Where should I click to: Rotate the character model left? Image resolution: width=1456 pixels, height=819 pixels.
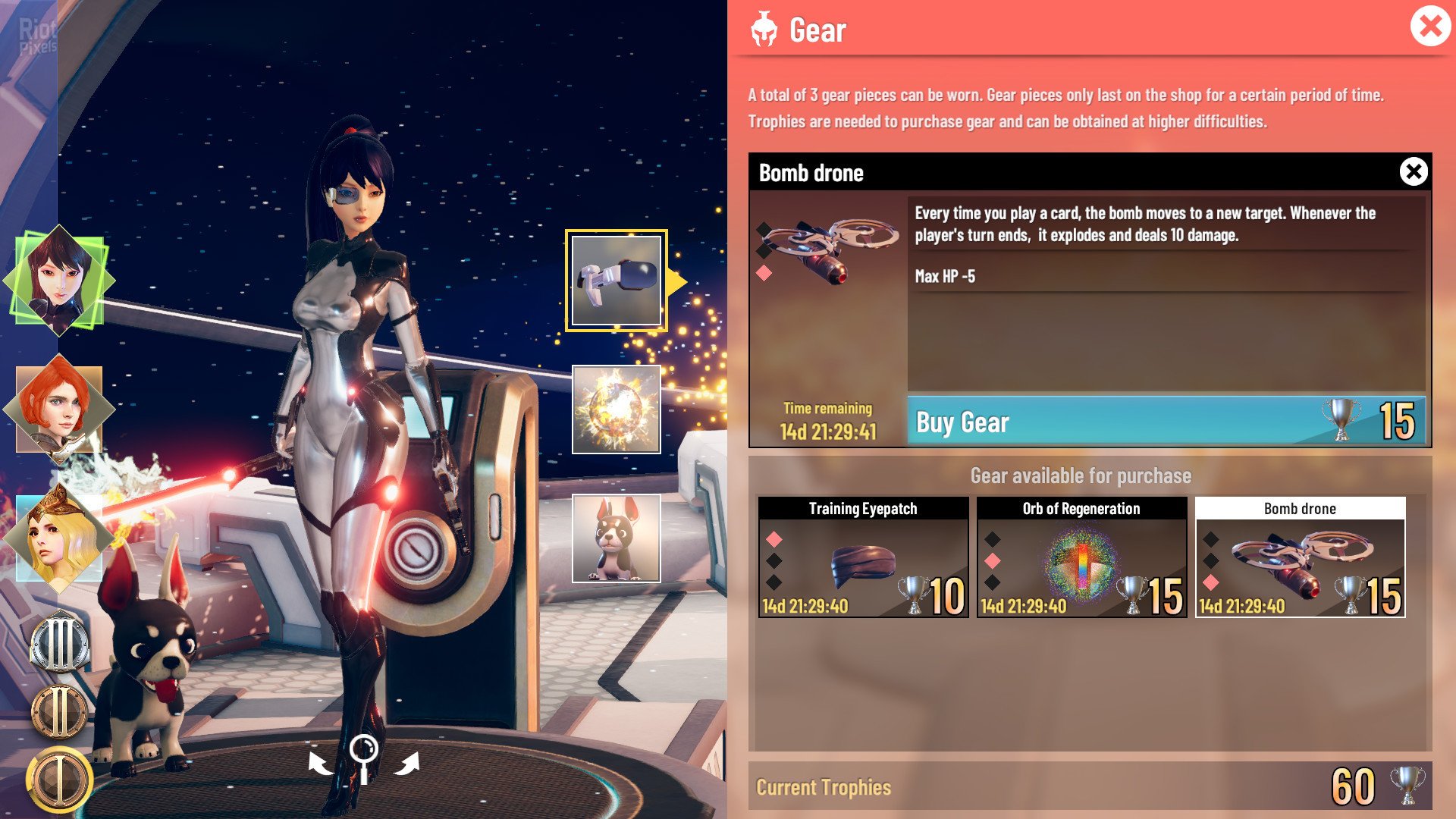[x=320, y=763]
